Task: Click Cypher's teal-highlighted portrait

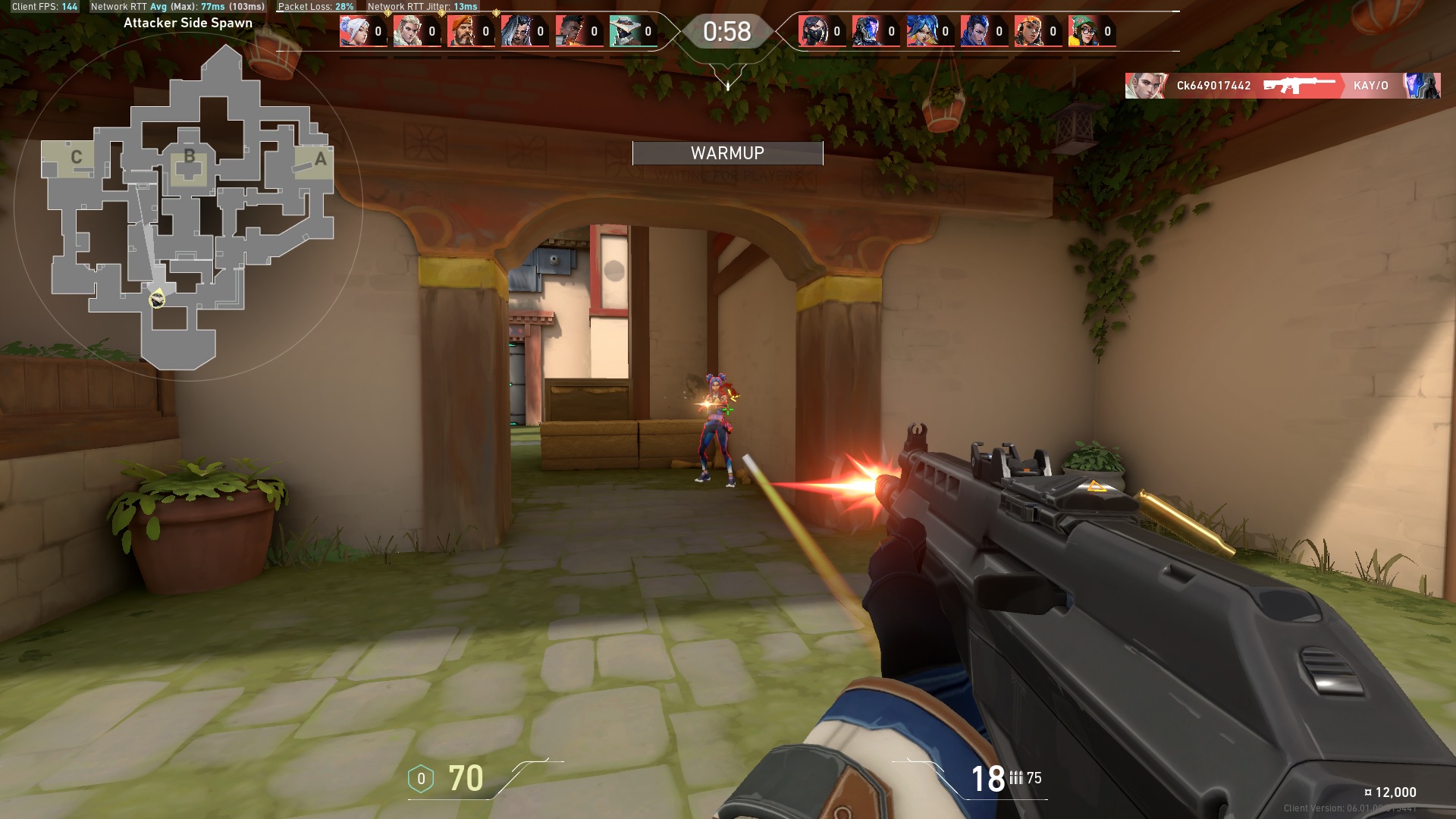Action: 624,32
